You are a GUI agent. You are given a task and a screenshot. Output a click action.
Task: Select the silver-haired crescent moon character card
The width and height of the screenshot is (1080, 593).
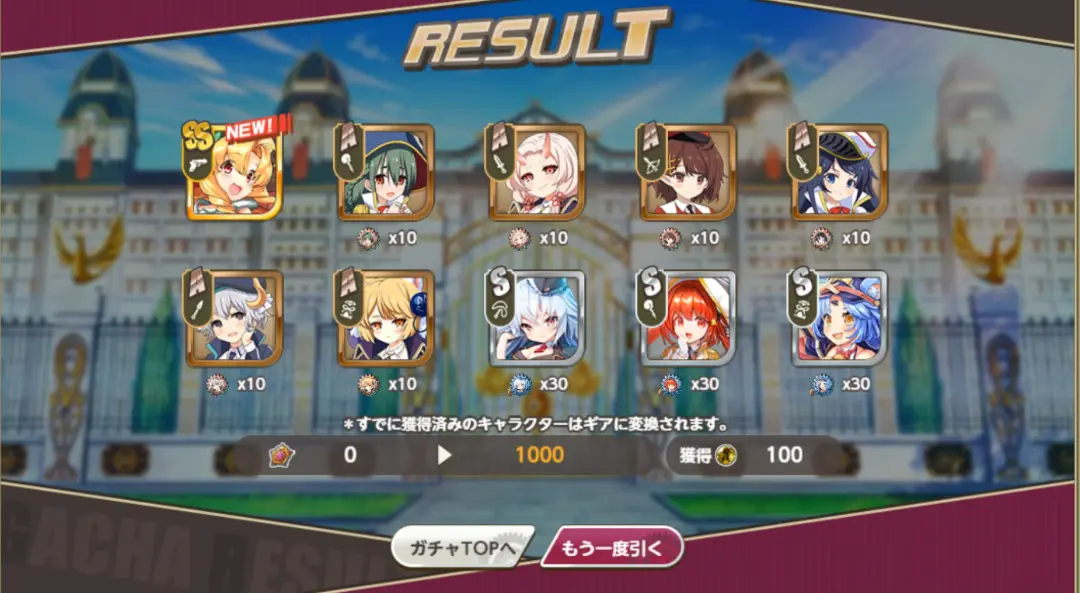(235, 319)
